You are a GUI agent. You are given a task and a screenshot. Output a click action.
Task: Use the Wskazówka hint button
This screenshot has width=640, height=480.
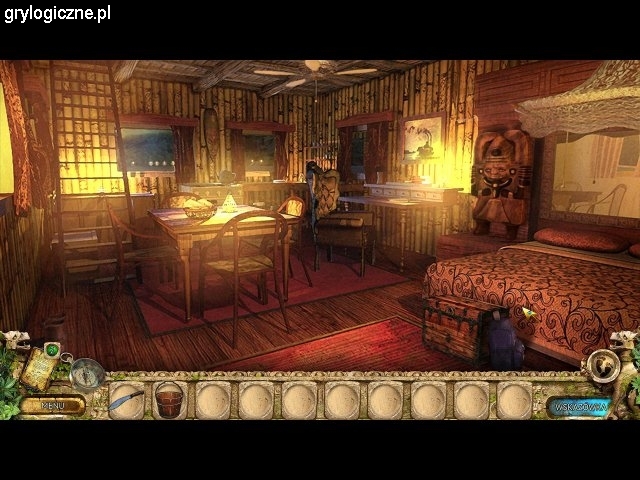(578, 405)
